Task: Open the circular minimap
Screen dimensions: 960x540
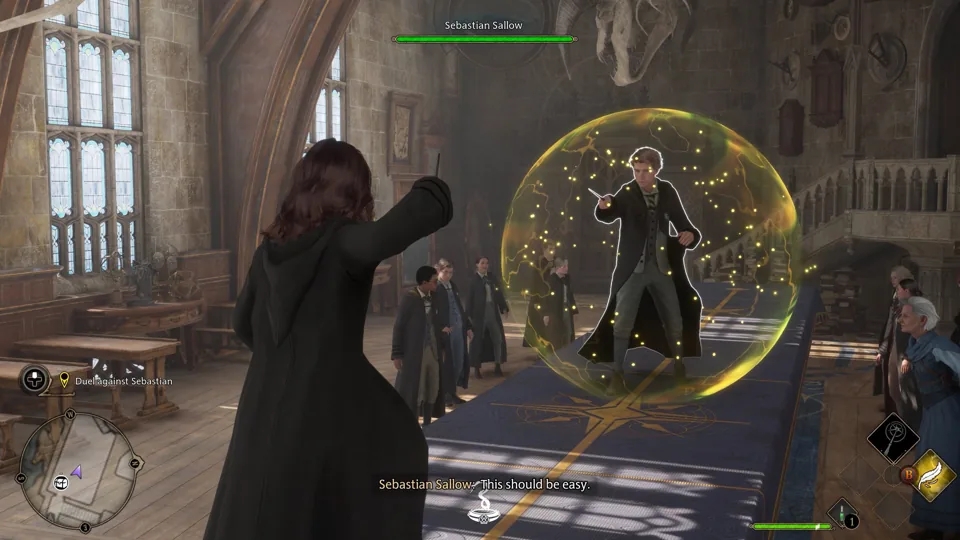Action: click(x=78, y=470)
